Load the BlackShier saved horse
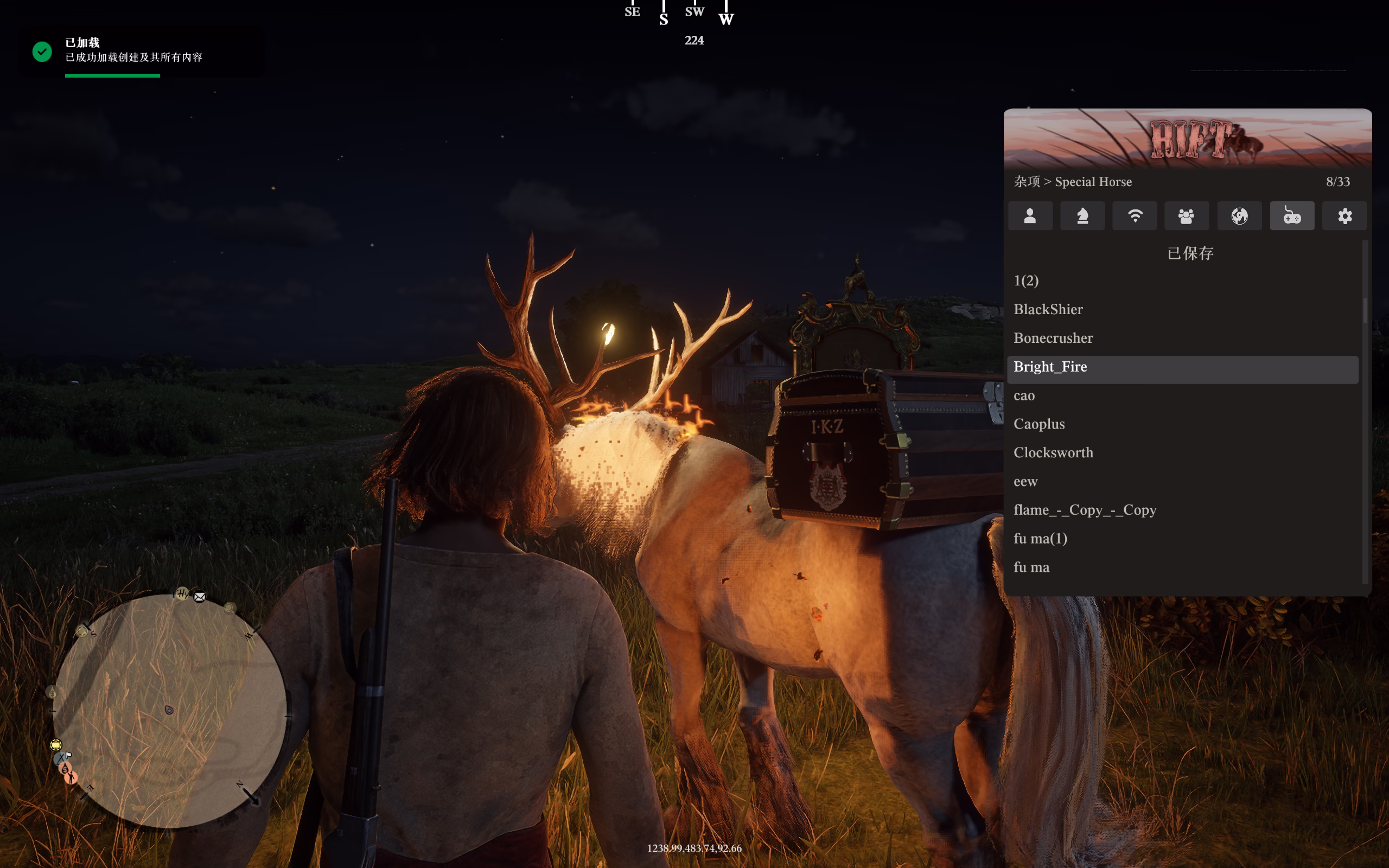1389x868 pixels. (x=1048, y=309)
